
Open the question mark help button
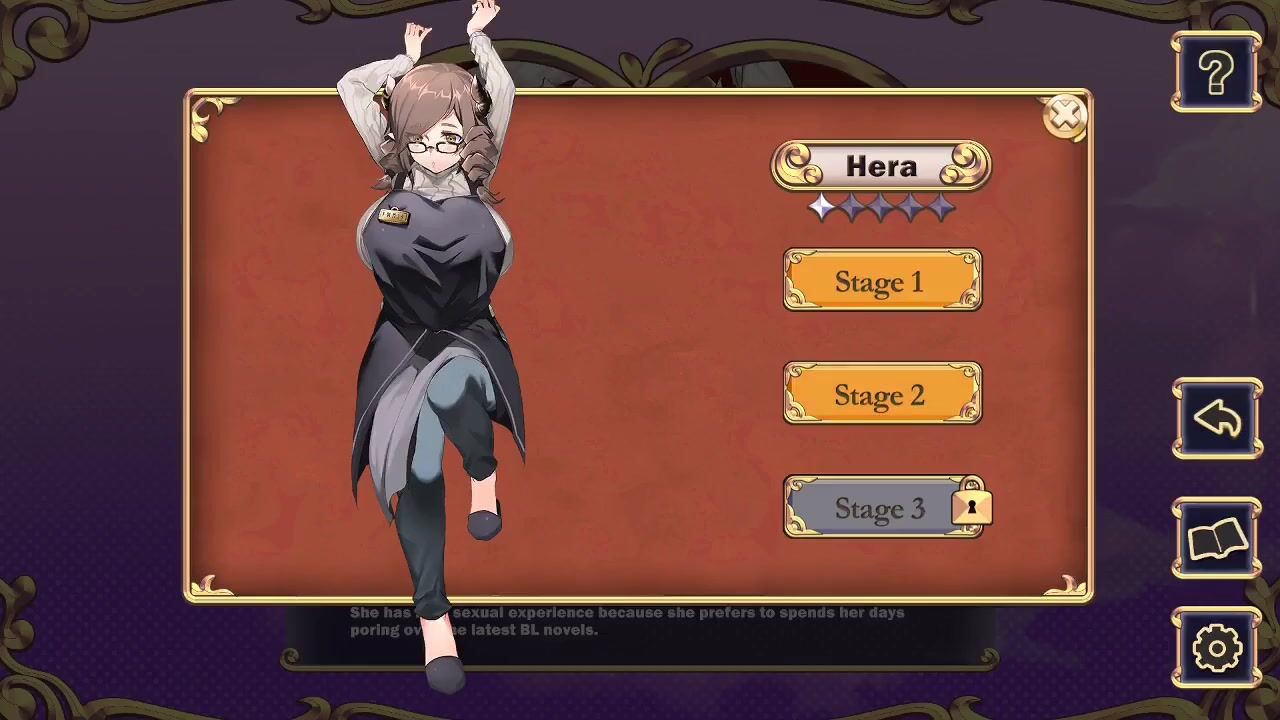1216,73
